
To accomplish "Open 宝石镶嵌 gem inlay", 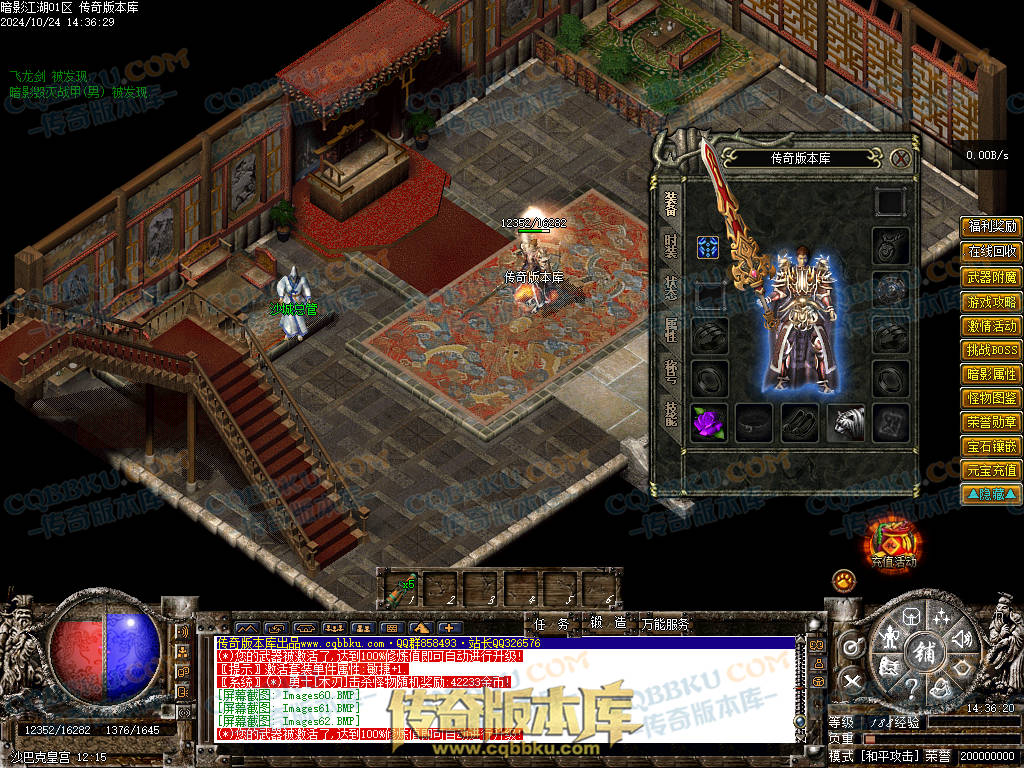I will 991,446.
